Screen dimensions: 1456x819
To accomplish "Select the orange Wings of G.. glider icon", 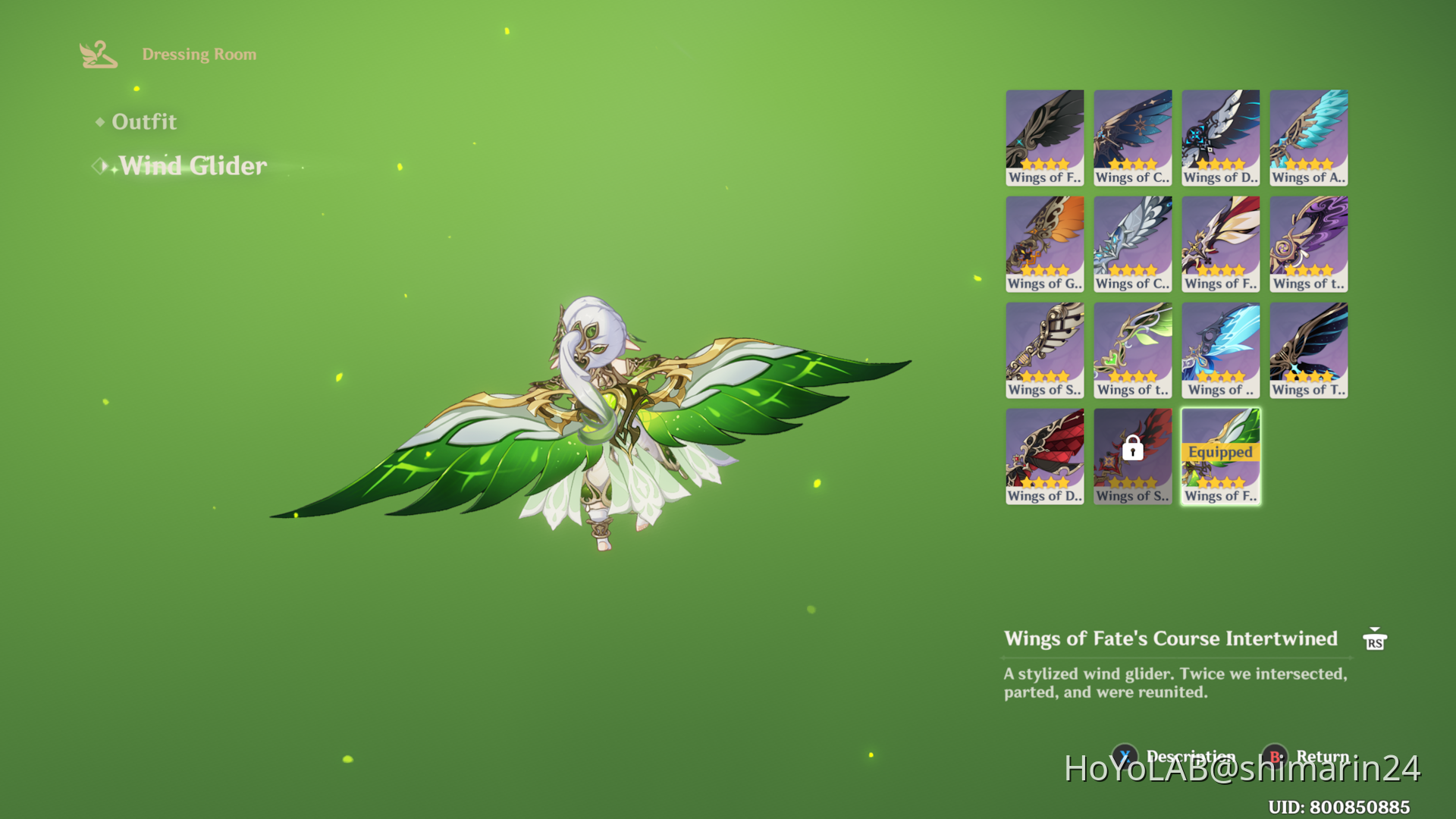I will (1044, 243).
